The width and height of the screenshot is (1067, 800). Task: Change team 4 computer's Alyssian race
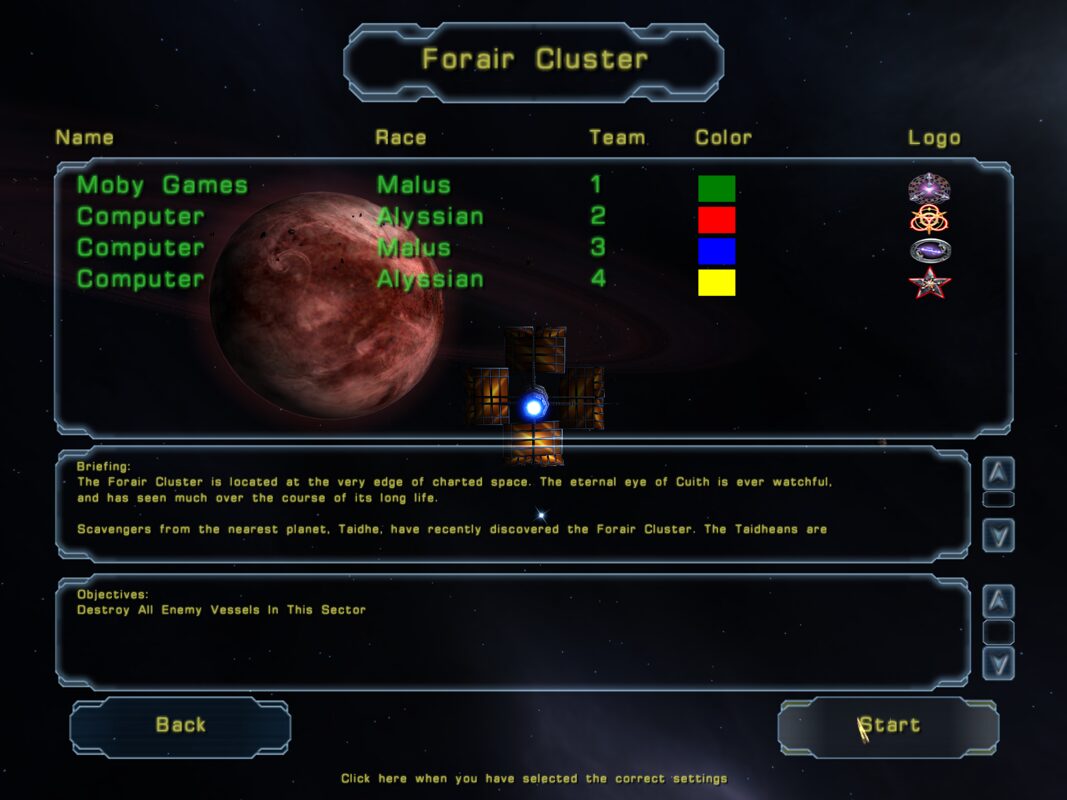coord(429,279)
